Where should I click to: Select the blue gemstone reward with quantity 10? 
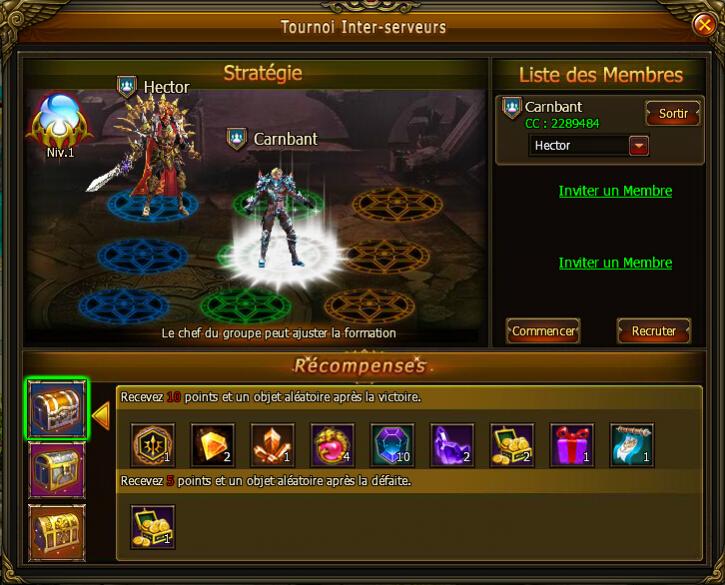pyautogui.click(x=393, y=445)
